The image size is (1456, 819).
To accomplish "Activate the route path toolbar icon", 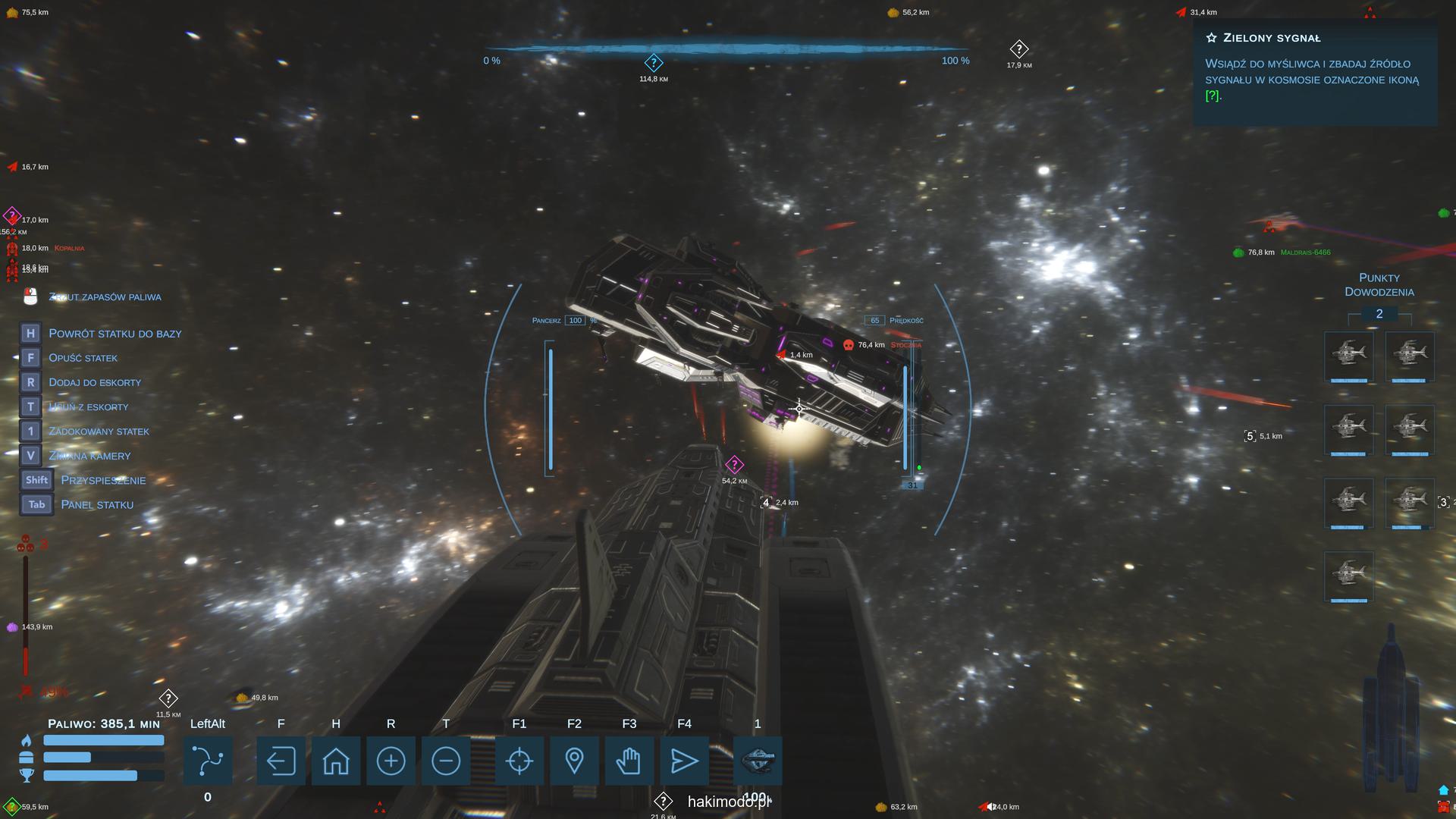I will click(208, 761).
